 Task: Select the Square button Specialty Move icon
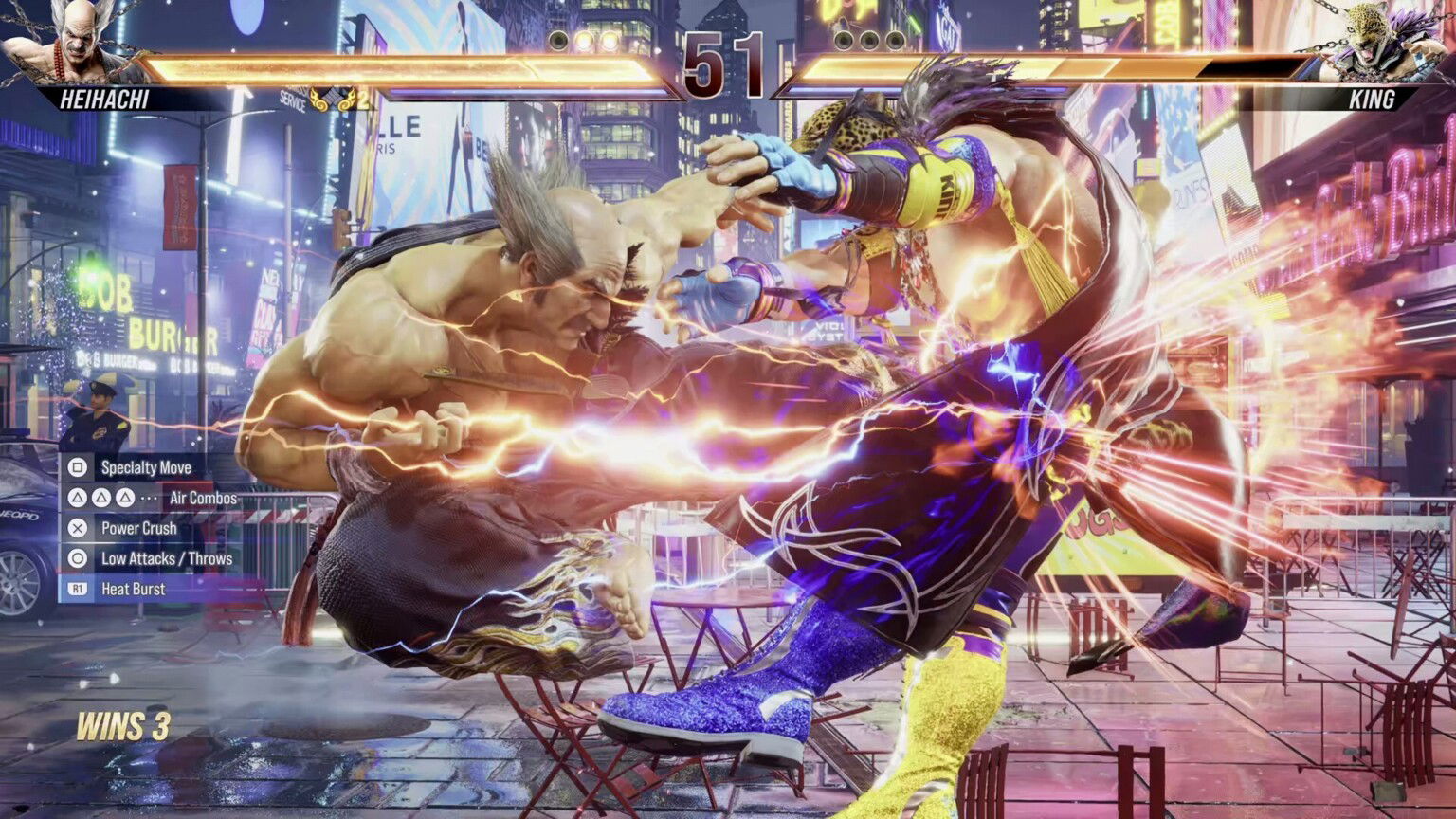pyautogui.click(x=78, y=467)
